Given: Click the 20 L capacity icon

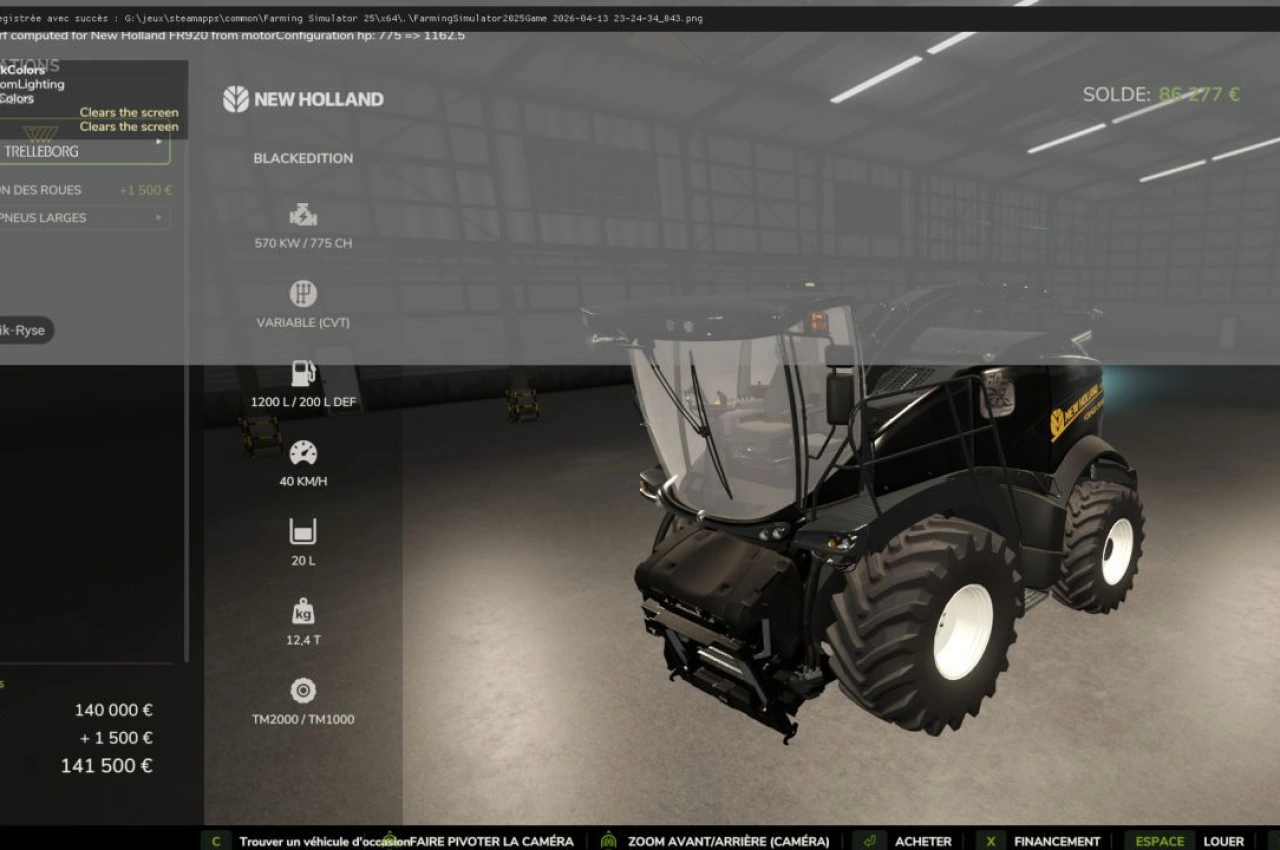Looking at the screenshot, I should (x=302, y=531).
